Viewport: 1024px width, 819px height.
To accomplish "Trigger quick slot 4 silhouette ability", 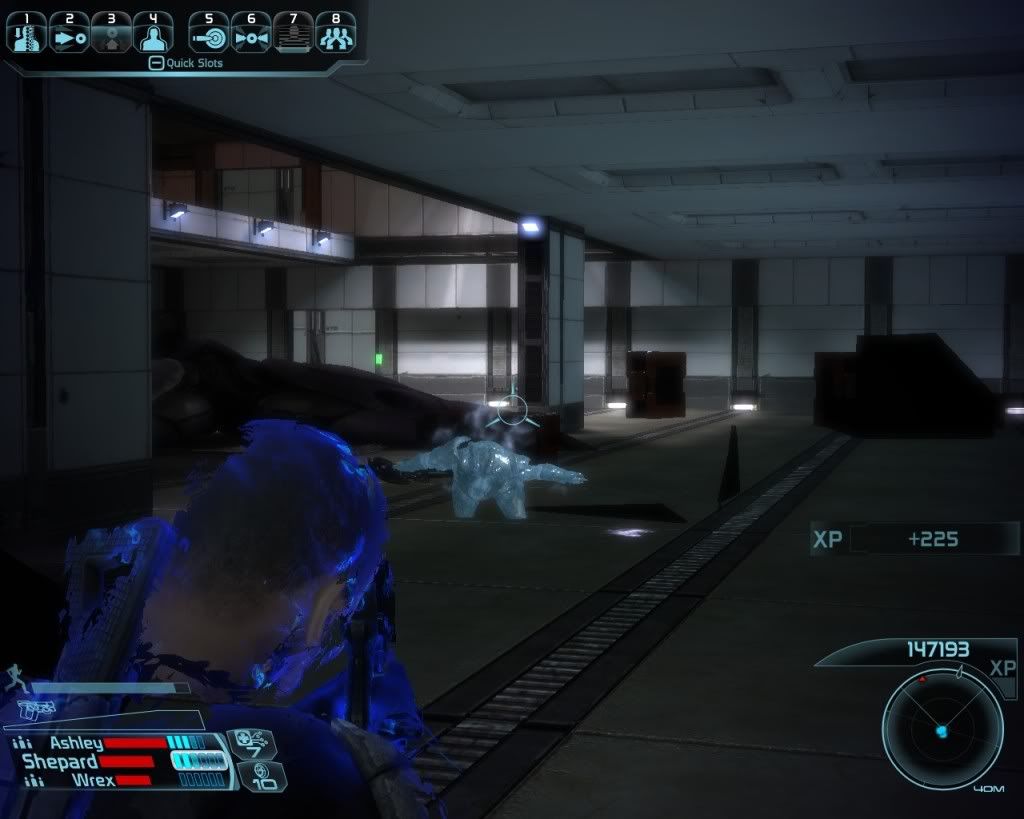I will [153, 33].
